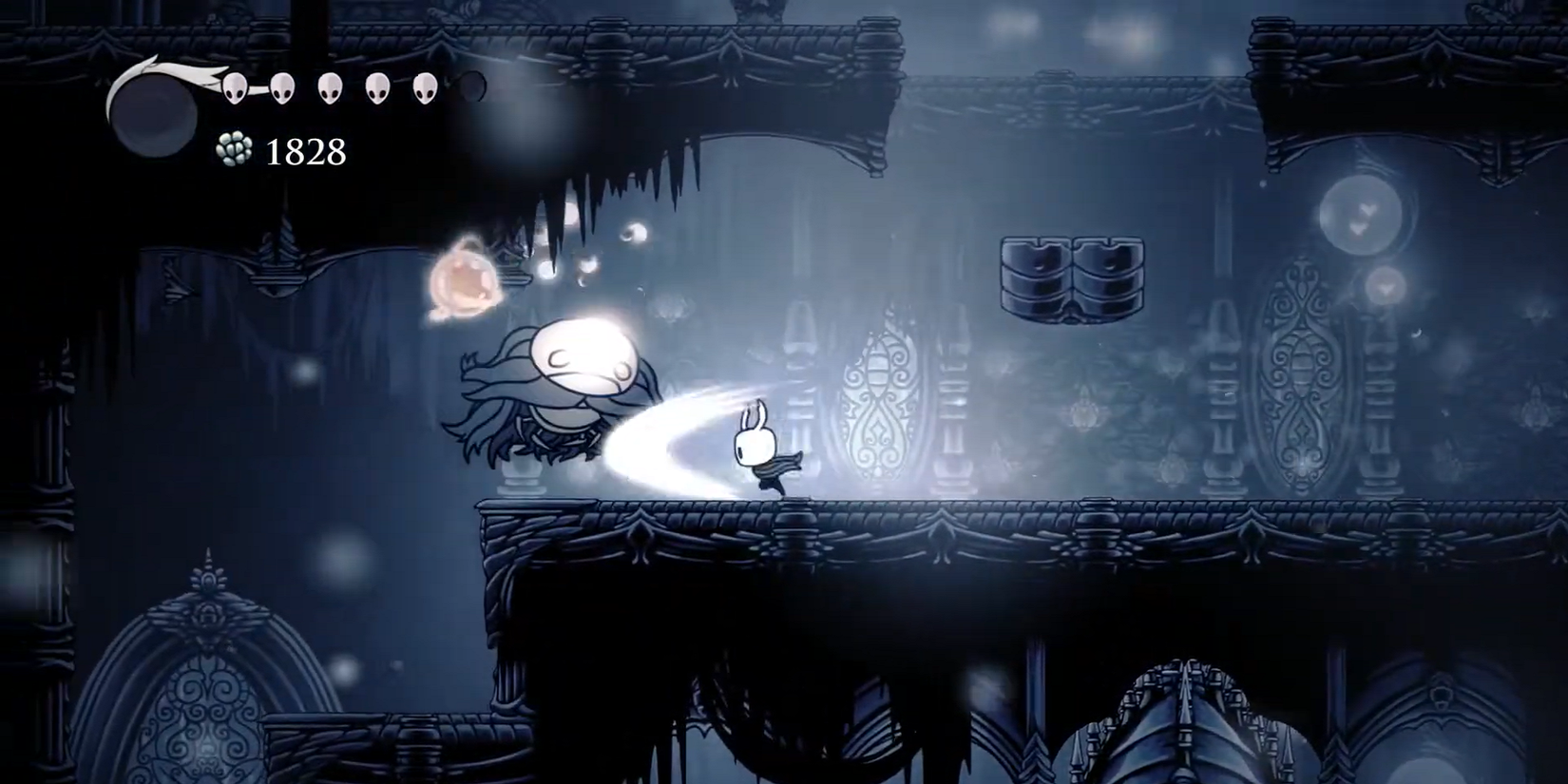Click the fourth health mask icon

point(378,88)
